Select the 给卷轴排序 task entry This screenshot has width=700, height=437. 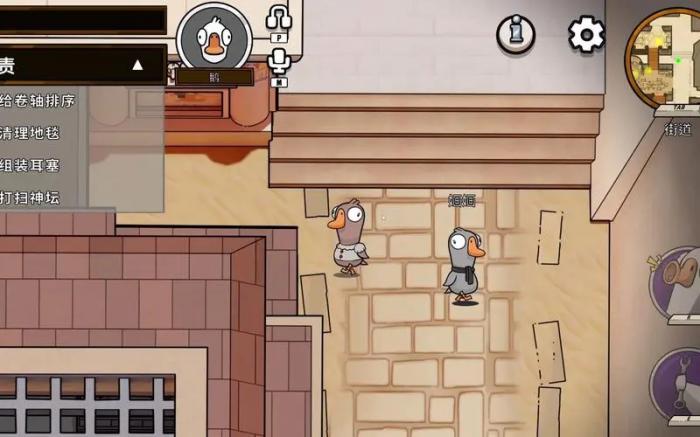point(38,100)
